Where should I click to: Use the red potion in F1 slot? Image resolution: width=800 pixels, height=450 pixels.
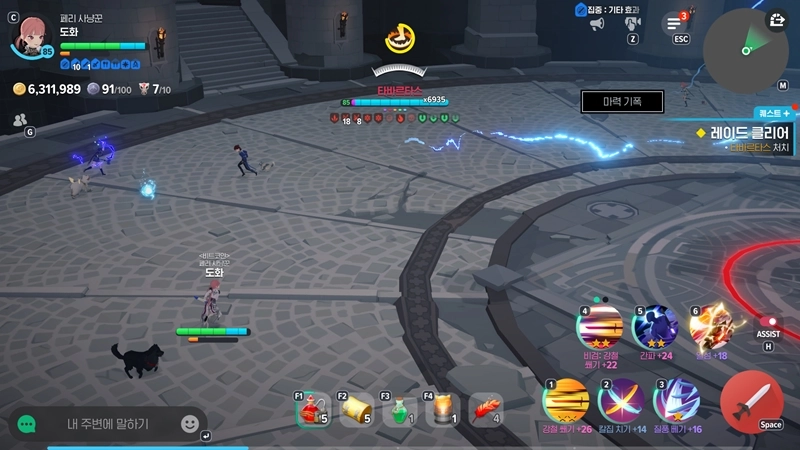(x=314, y=410)
